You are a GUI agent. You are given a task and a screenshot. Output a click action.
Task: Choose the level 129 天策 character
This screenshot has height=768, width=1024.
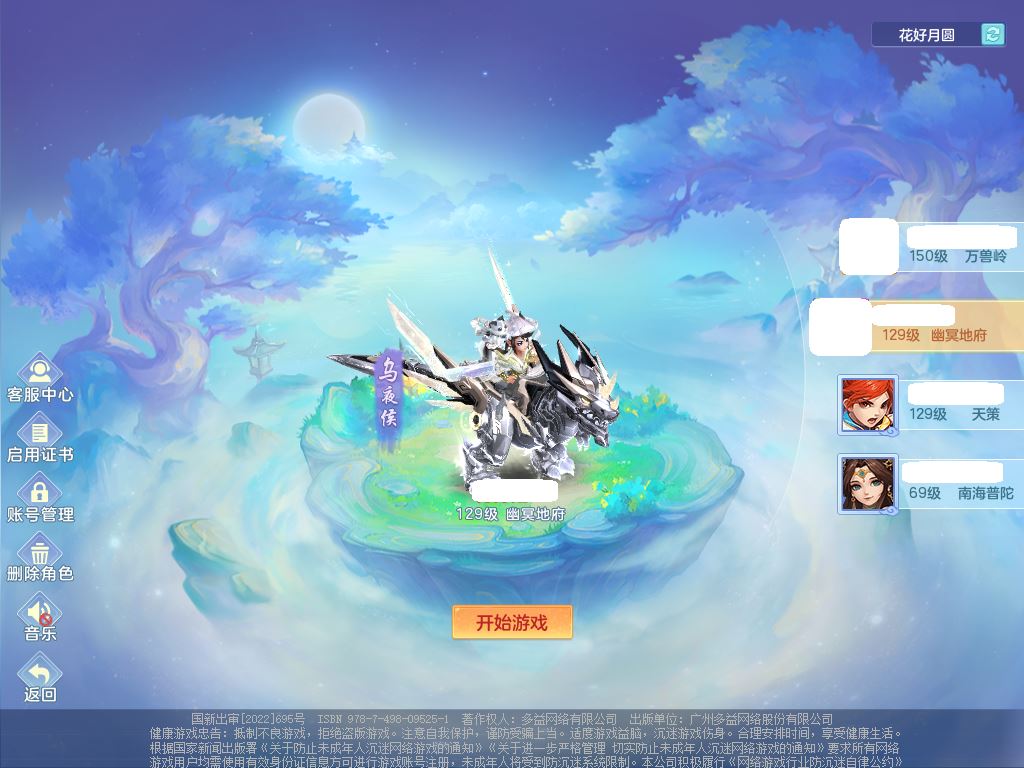[x=930, y=404]
